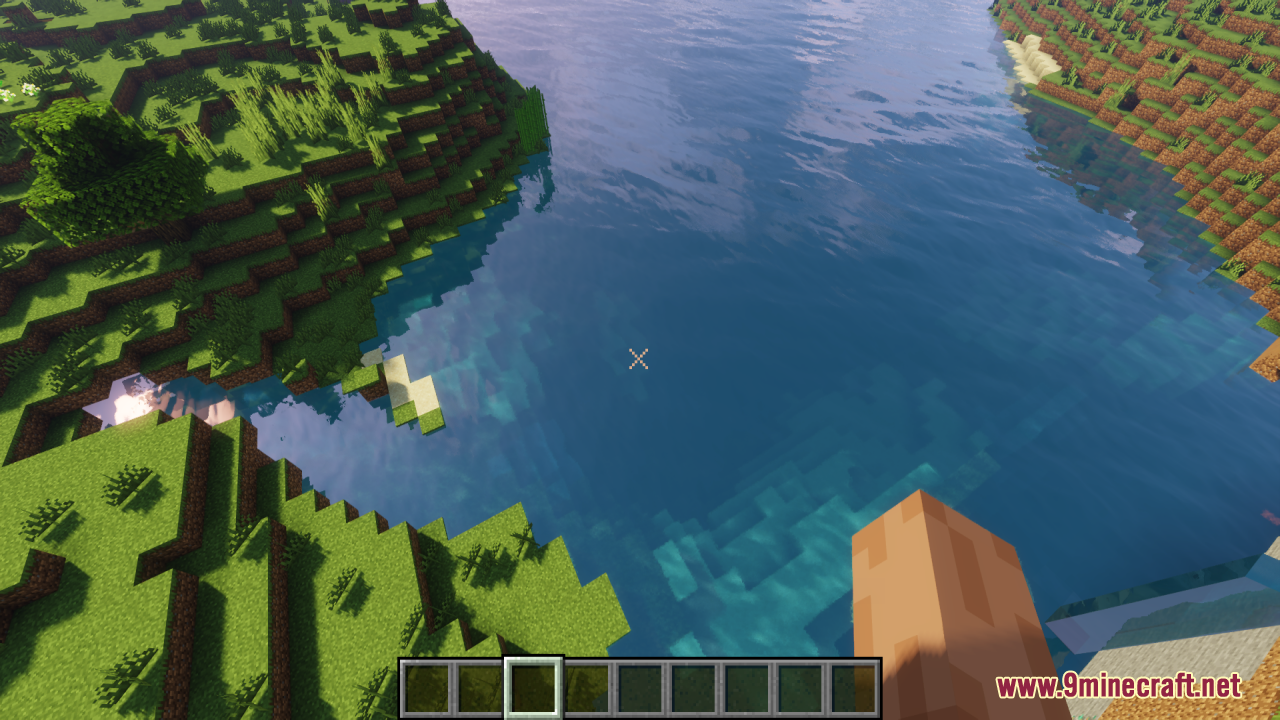Select the fourth hotbar slot
This screenshot has width=1280, height=720.
coord(588,686)
